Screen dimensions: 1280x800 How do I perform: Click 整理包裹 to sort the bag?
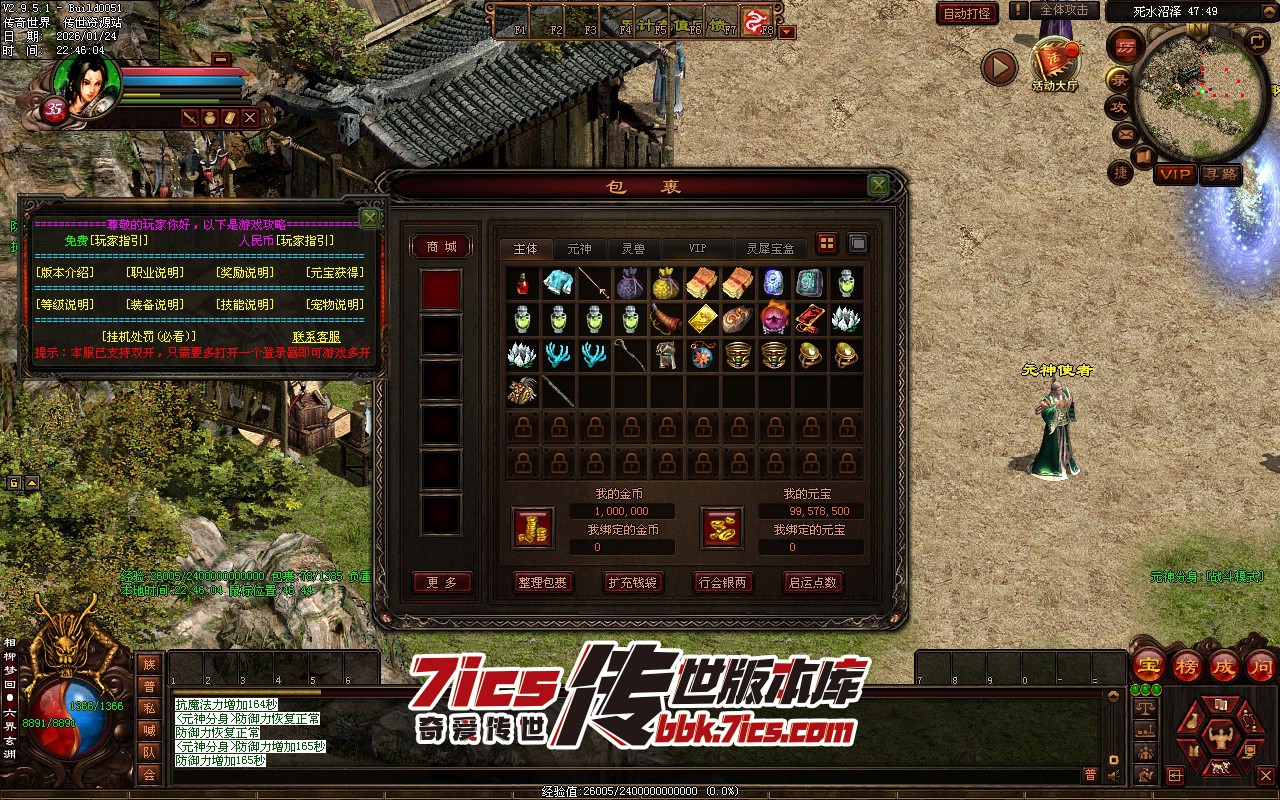tap(542, 582)
